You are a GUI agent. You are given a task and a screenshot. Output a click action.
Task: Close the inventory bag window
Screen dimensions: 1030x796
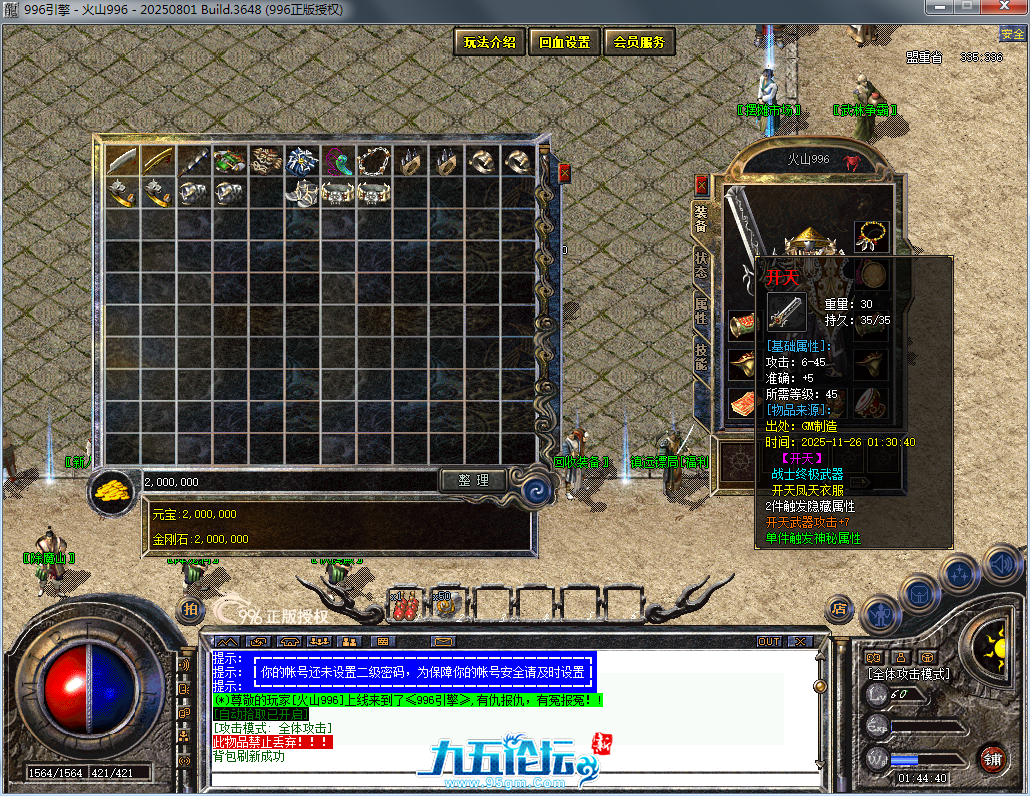click(564, 173)
